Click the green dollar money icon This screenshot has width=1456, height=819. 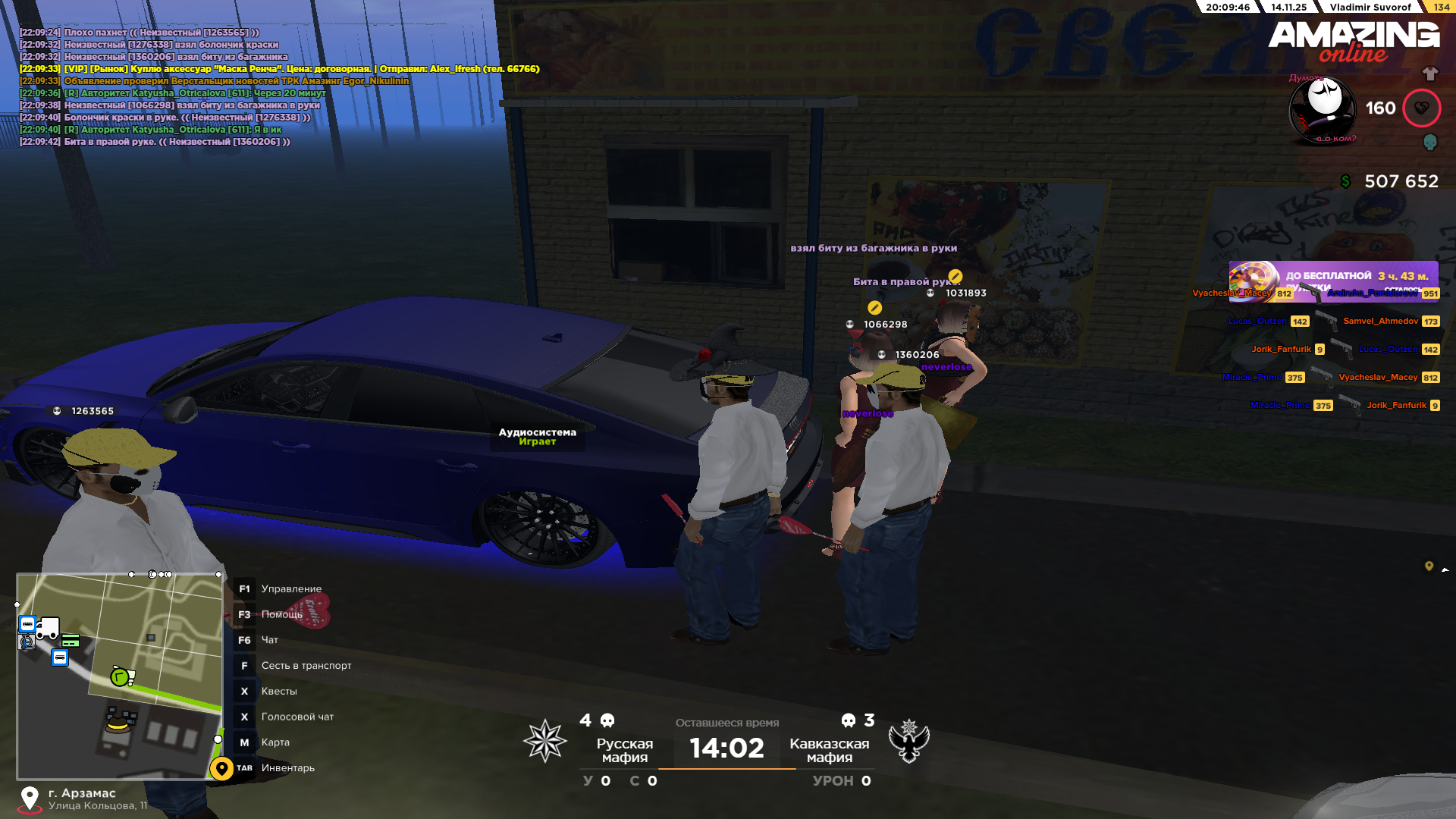click(1345, 181)
